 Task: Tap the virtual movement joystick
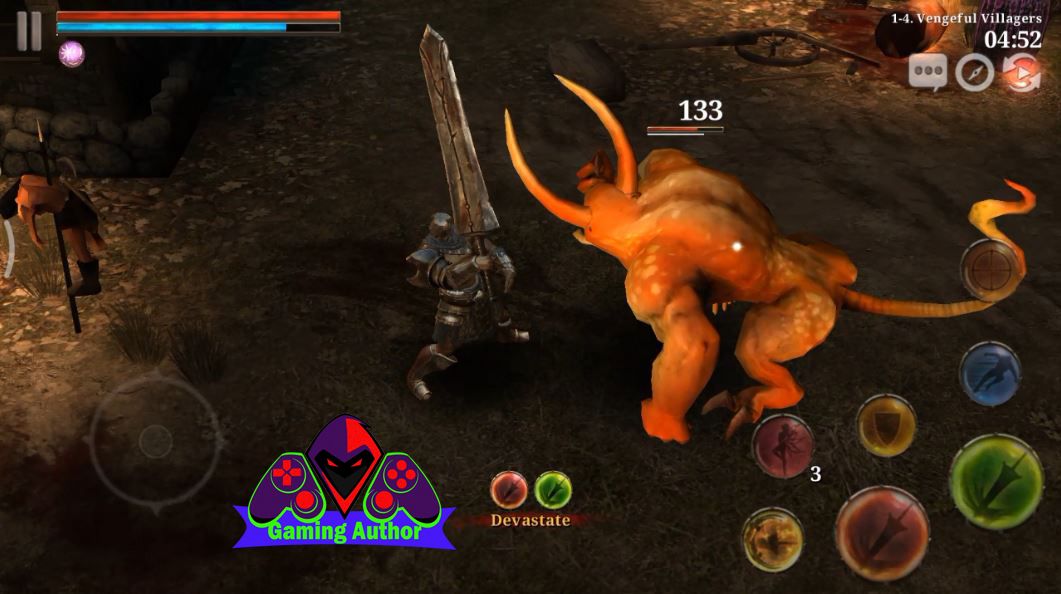pyautogui.click(x=155, y=441)
